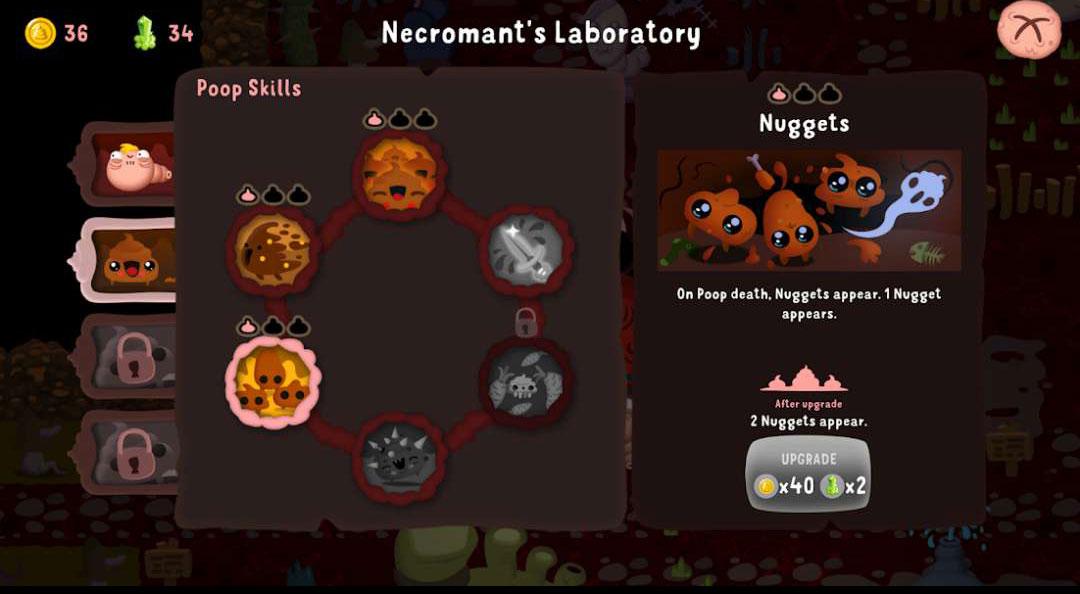Select the locked skull skill node
Screen dimensions: 1080x594
pyautogui.click(x=525, y=382)
